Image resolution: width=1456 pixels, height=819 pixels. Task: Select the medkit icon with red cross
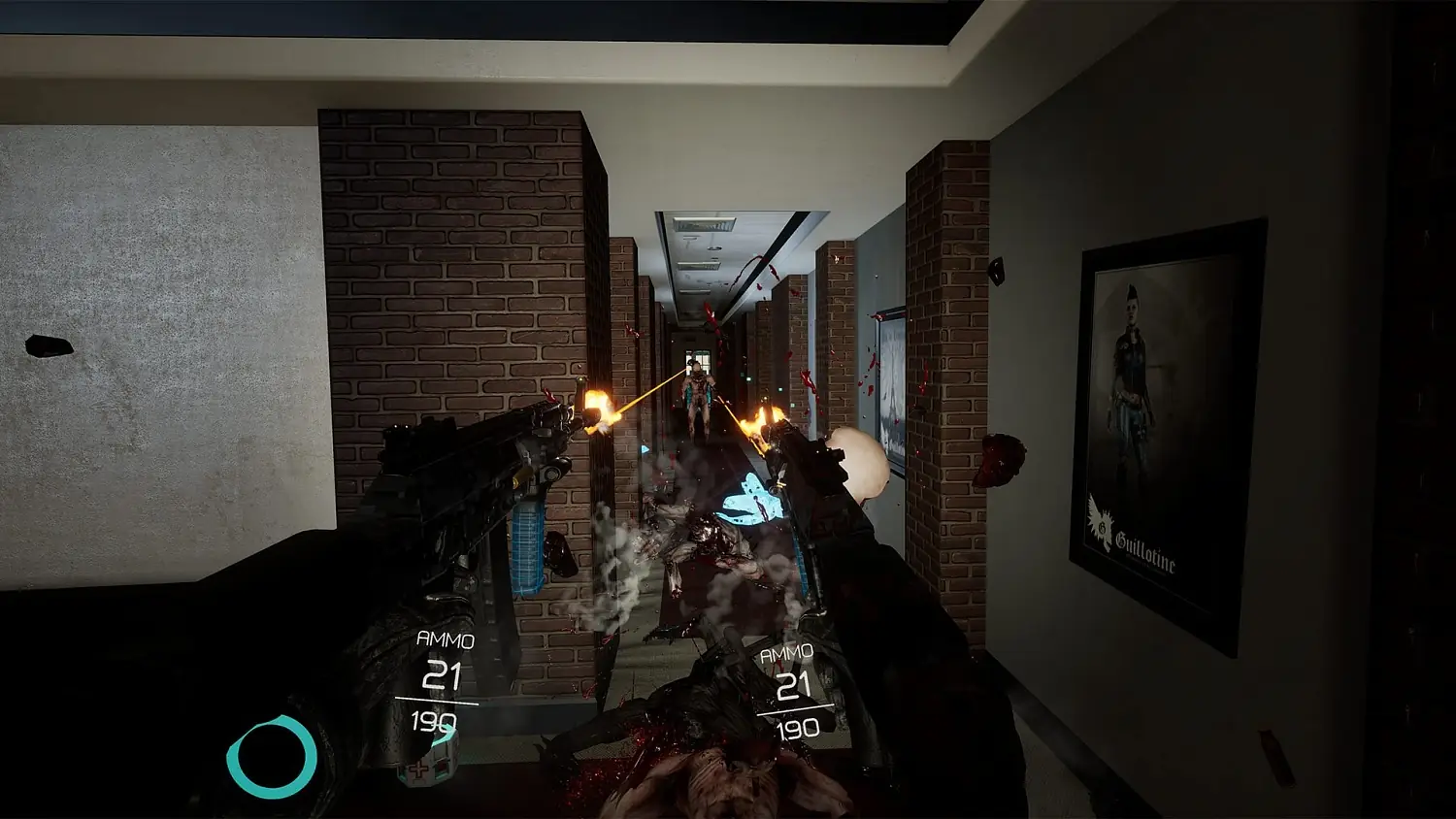point(419,771)
